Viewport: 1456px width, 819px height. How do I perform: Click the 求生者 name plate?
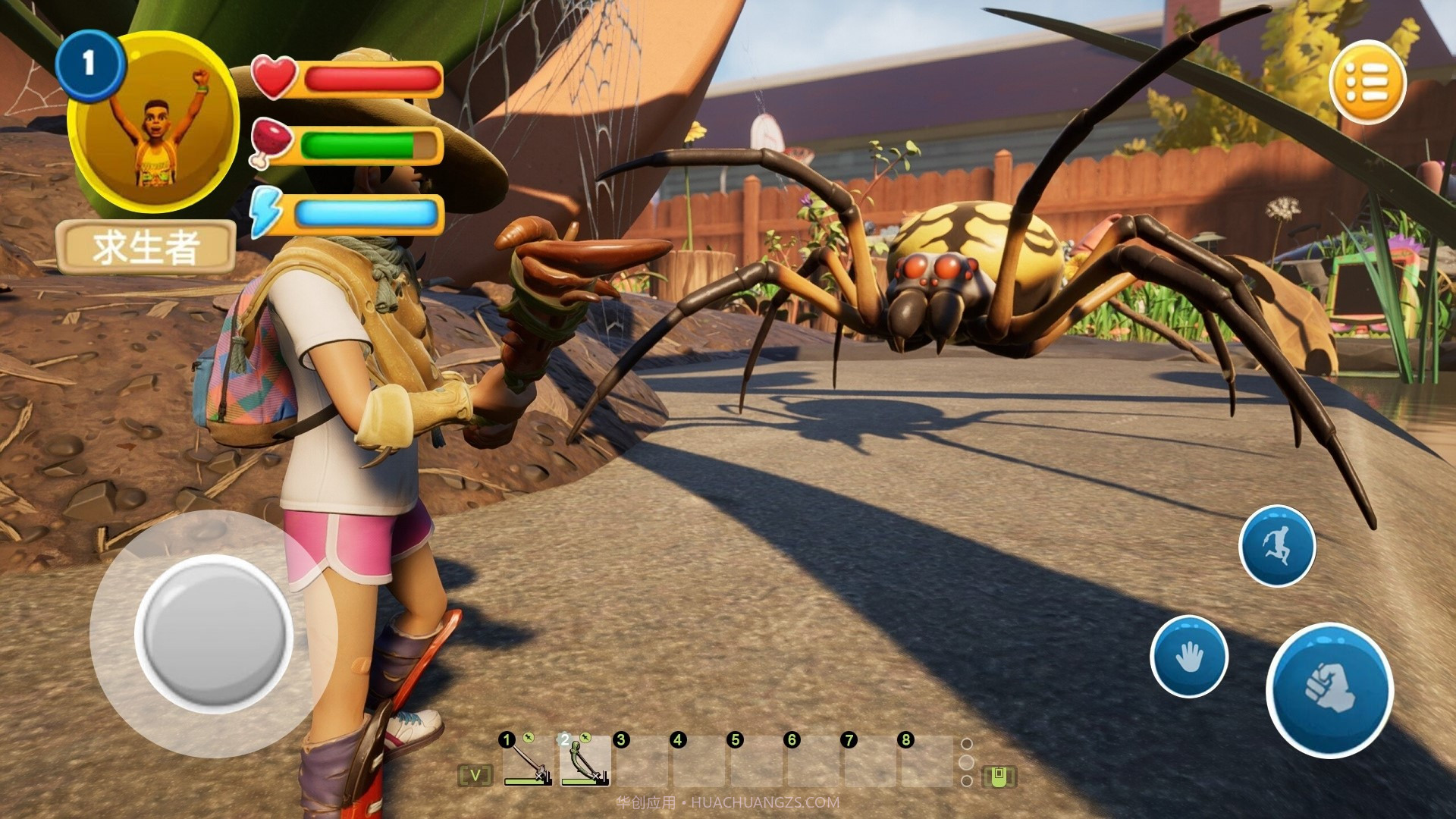pos(146,247)
